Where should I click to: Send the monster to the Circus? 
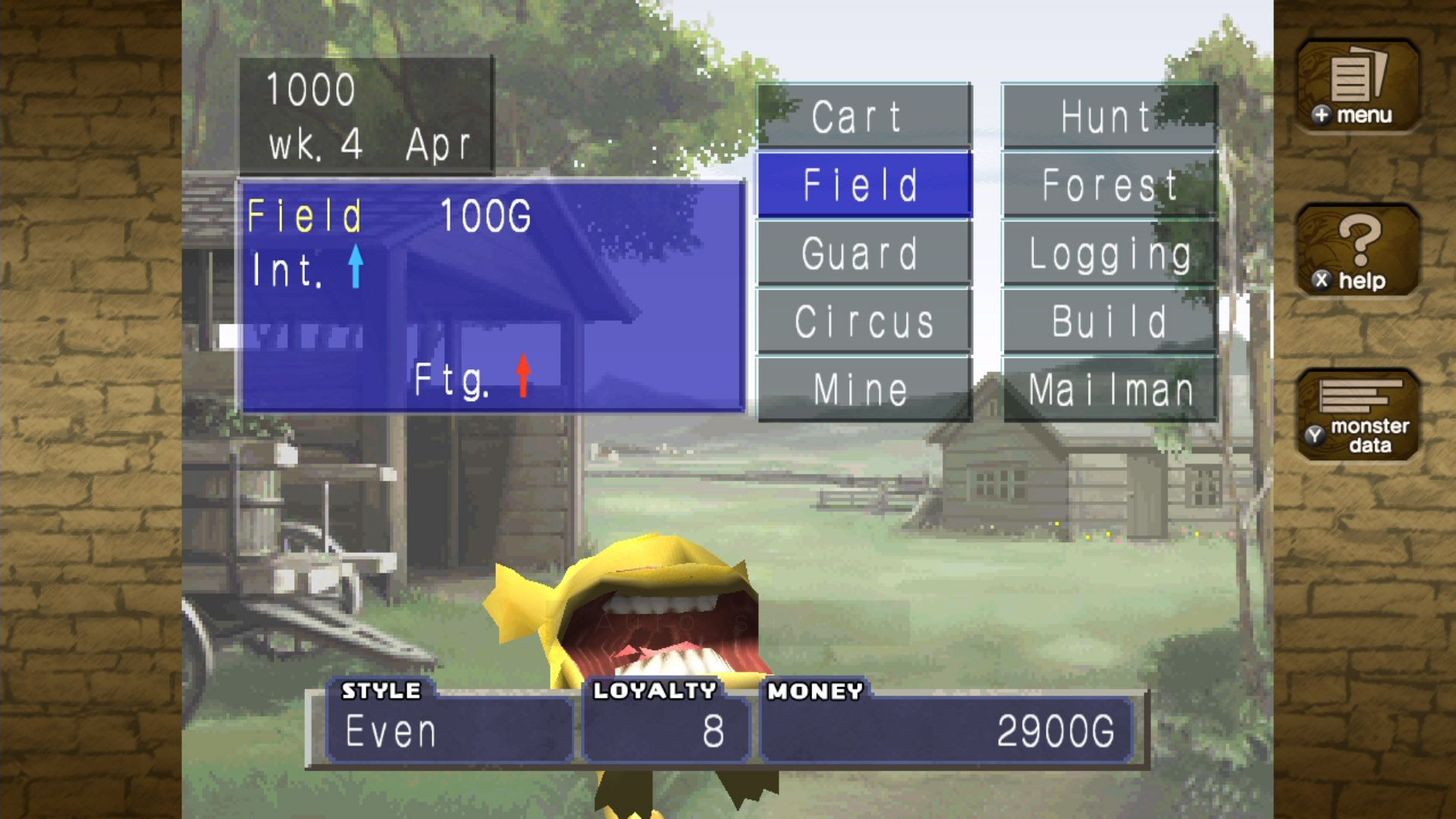pyautogui.click(x=863, y=321)
